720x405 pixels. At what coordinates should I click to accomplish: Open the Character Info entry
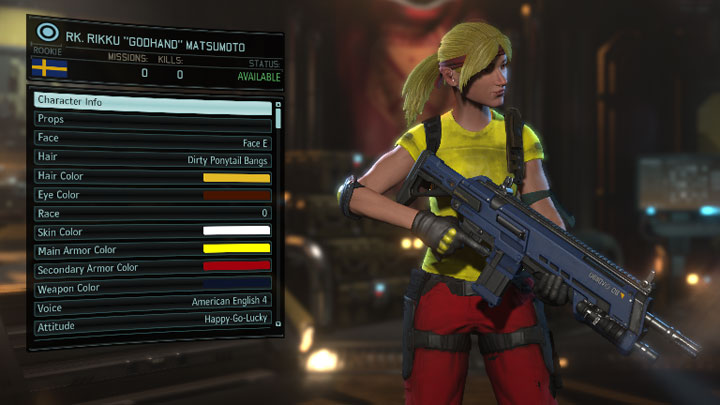[x=152, y=102]
